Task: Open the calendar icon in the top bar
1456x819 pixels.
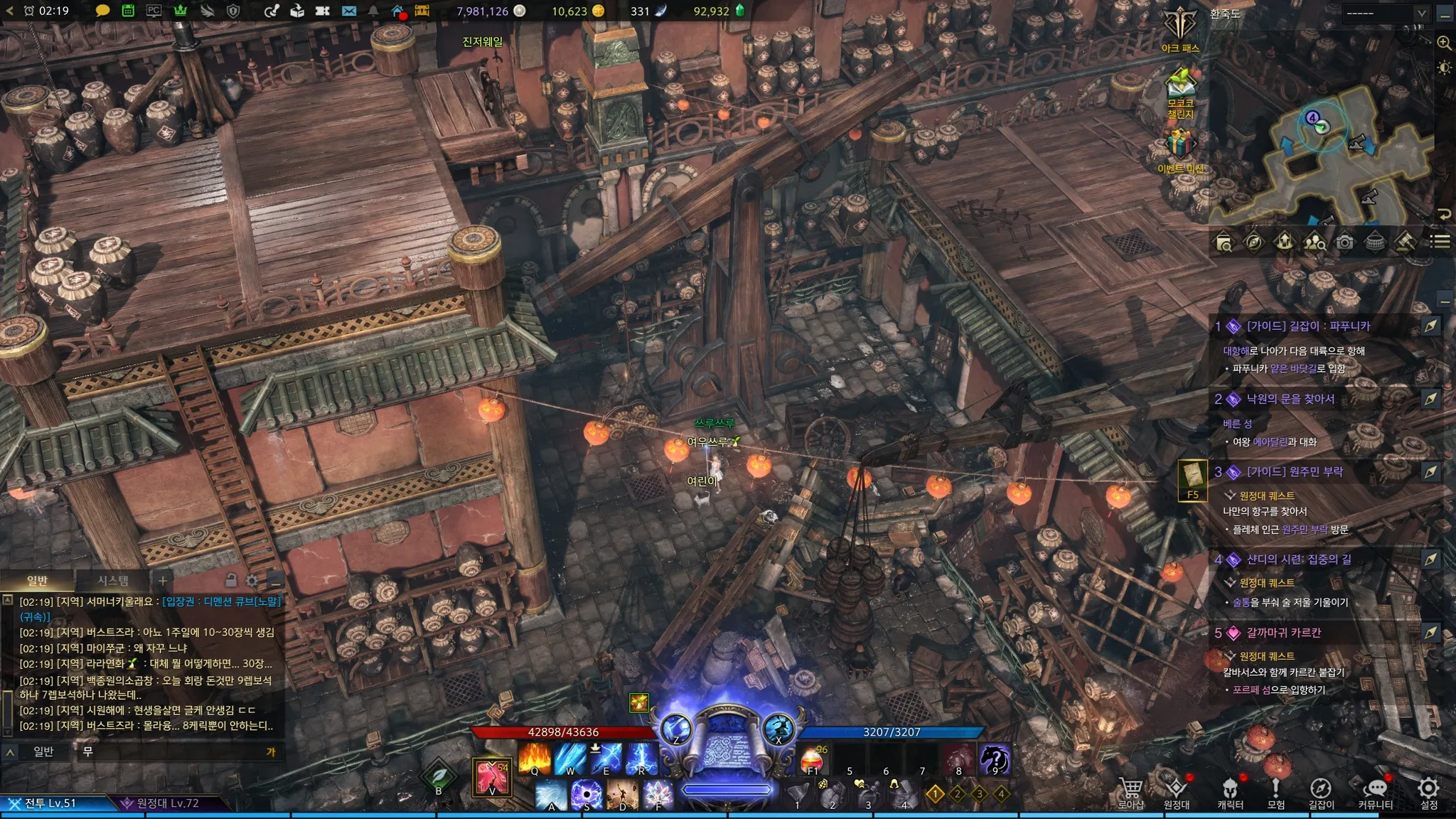Action: [128, 11]
